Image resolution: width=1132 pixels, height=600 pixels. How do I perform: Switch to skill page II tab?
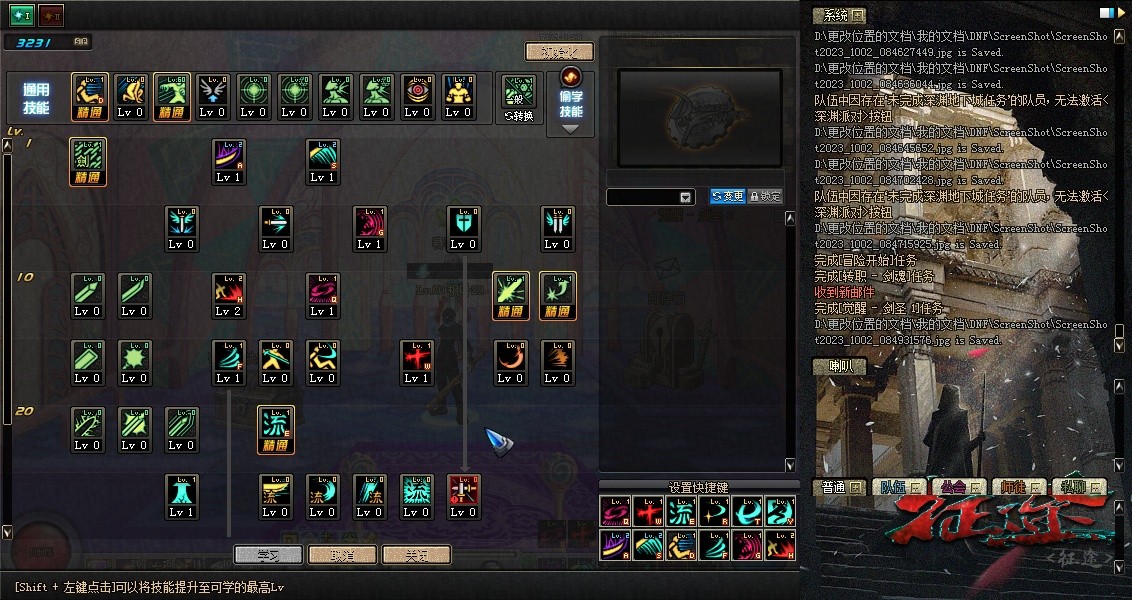pyautogui.click(x=51, y=14)
